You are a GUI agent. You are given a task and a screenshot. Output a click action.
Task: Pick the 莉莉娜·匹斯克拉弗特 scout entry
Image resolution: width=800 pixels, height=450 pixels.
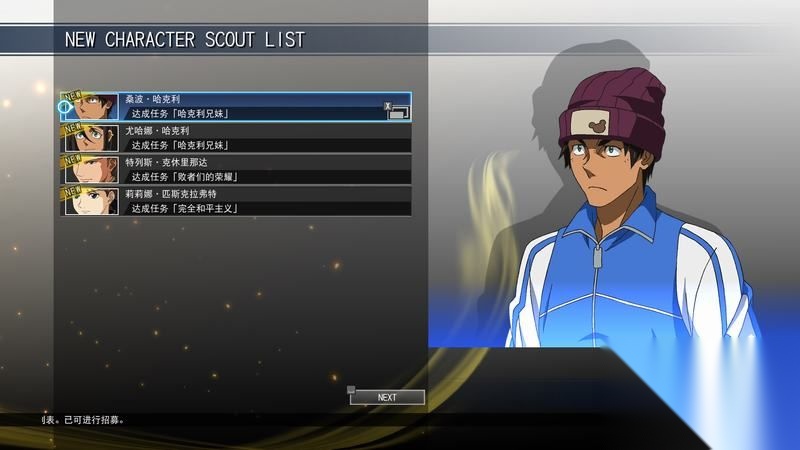click(236, 200)
